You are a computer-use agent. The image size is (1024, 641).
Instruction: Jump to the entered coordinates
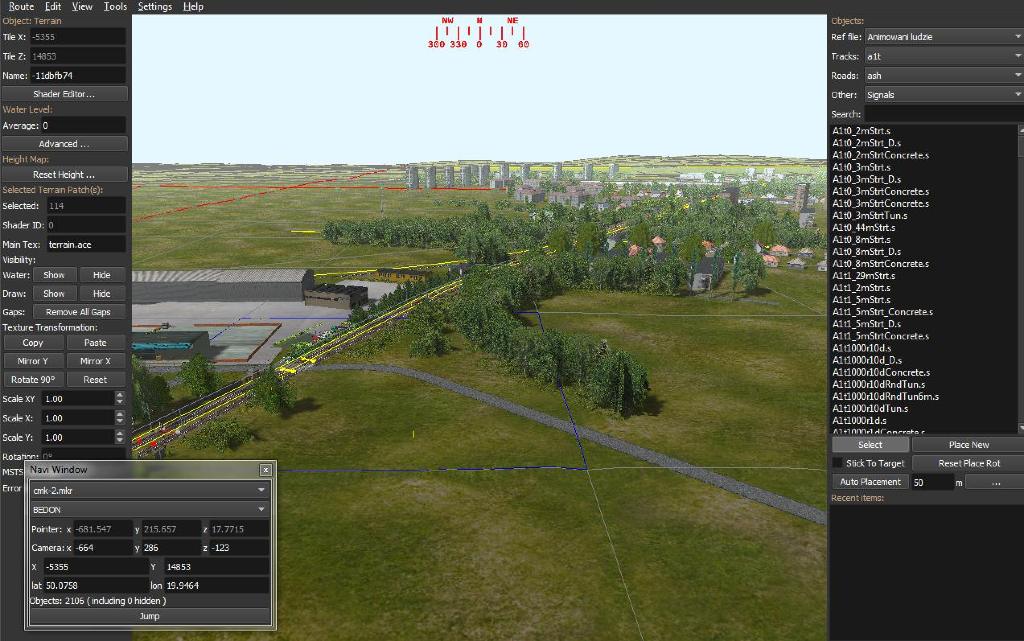(149, 617)
